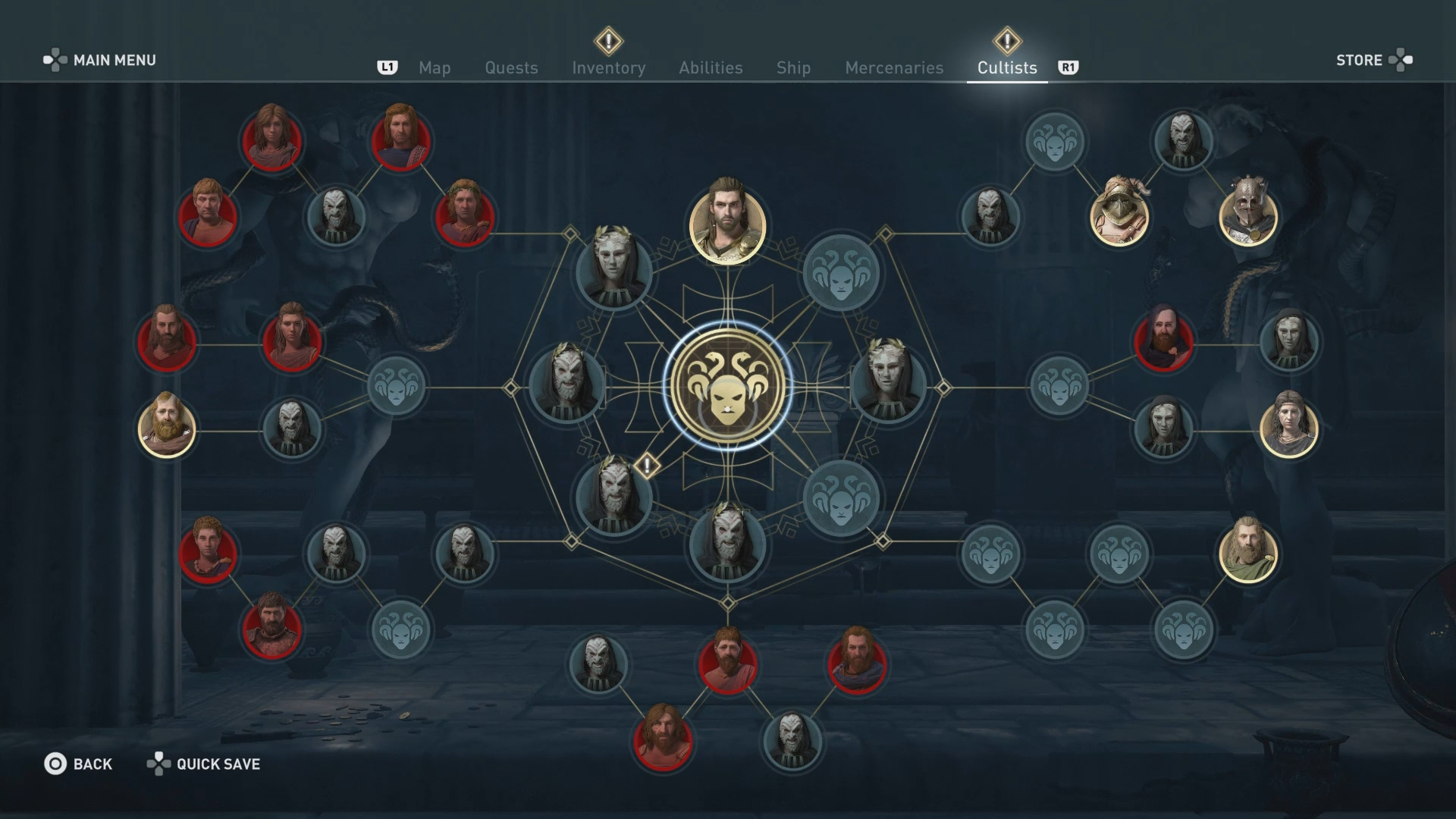Switch to the Mercenaries tab
Viewport: 1456px width, 819px height.
[893, 68]
